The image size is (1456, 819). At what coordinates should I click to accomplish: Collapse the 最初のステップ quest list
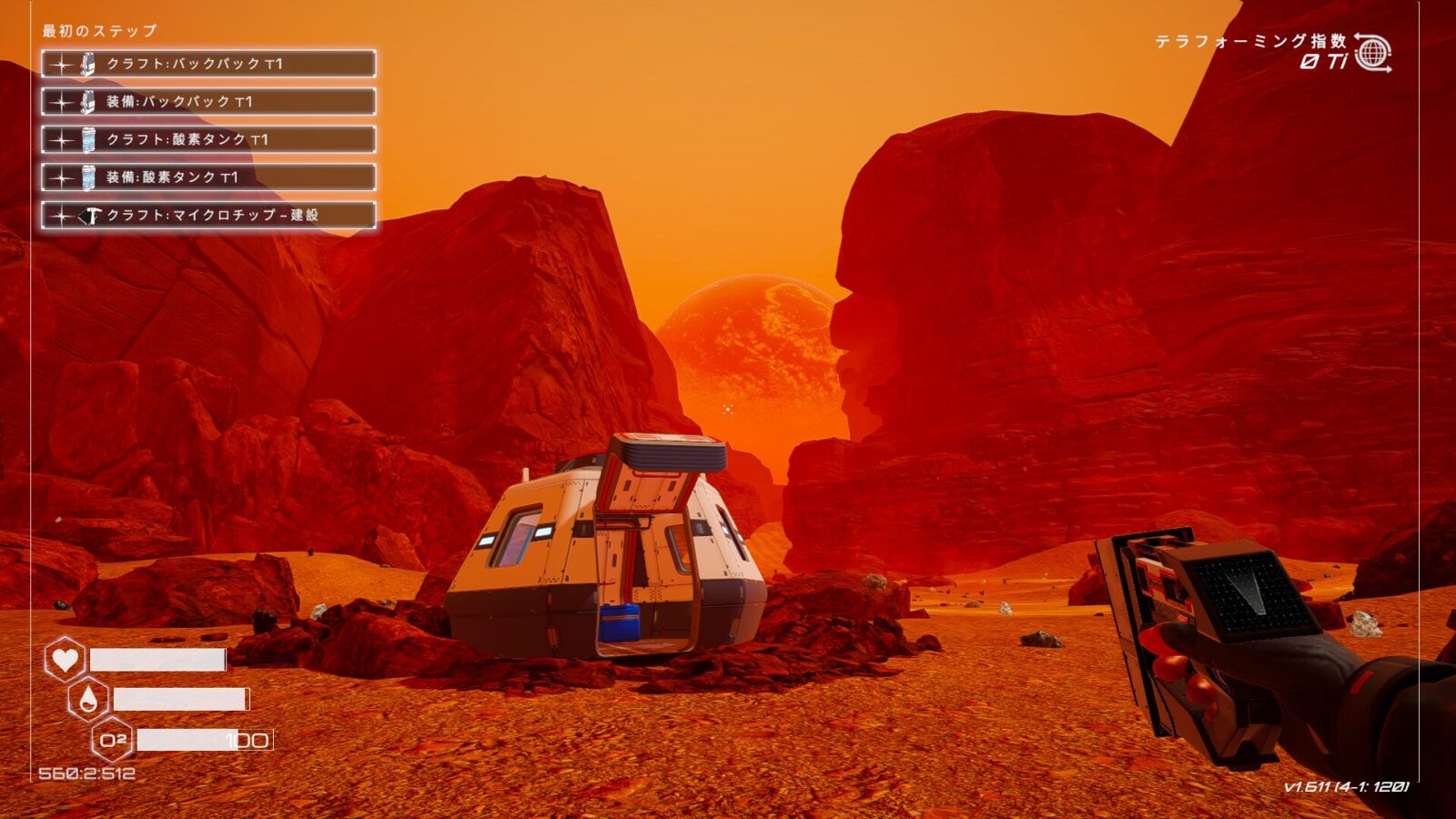coord(98,29)
